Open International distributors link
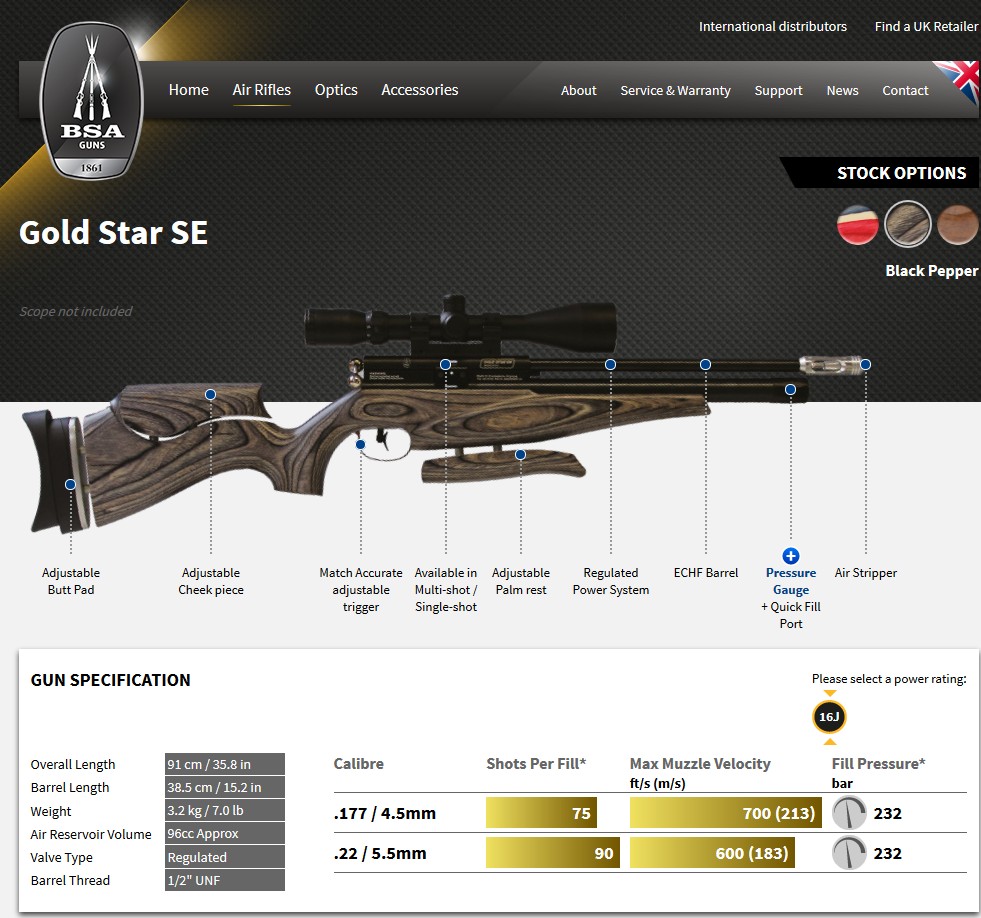The width and height of the screenshot is (981, 918). [x=772, y=27]
